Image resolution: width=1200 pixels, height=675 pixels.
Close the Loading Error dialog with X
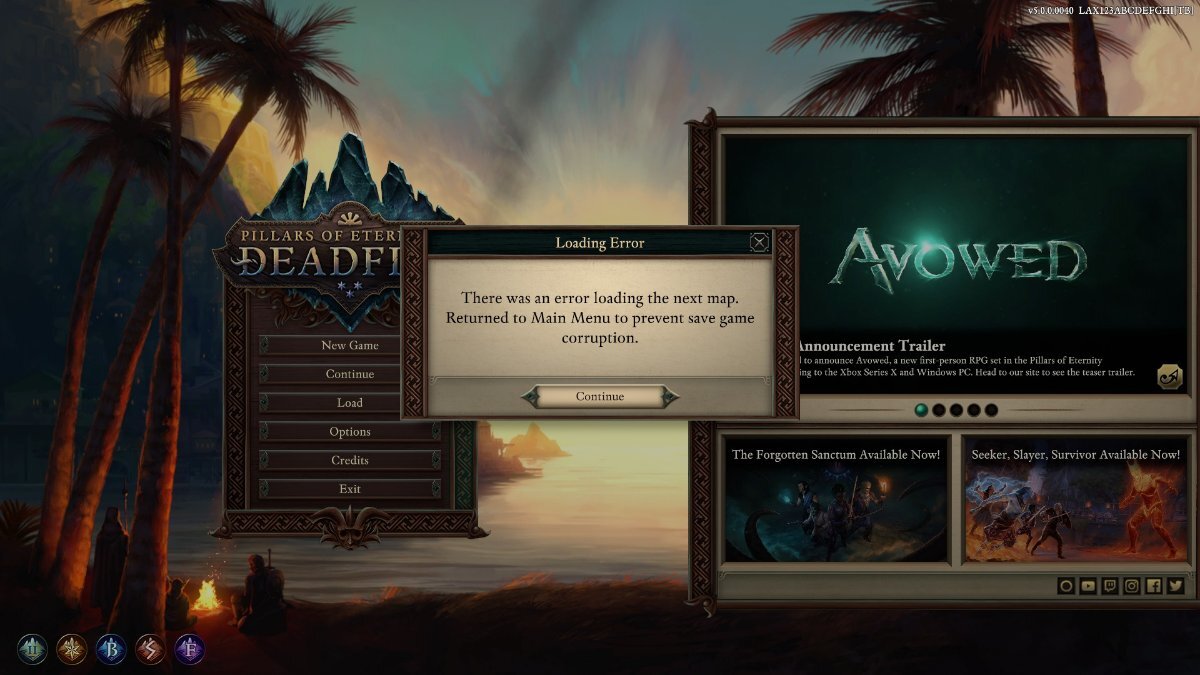pos(760,242)
